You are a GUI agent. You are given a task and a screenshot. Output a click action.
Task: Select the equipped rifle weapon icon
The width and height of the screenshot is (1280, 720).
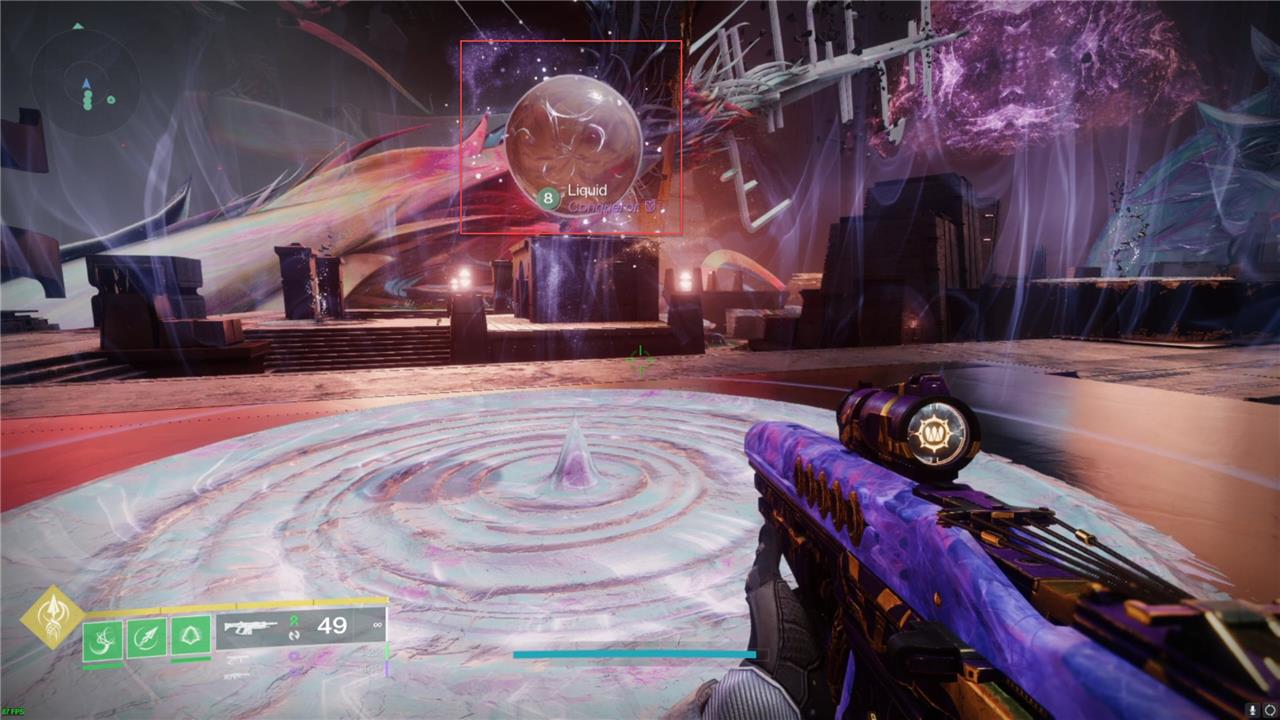point(250,627)
